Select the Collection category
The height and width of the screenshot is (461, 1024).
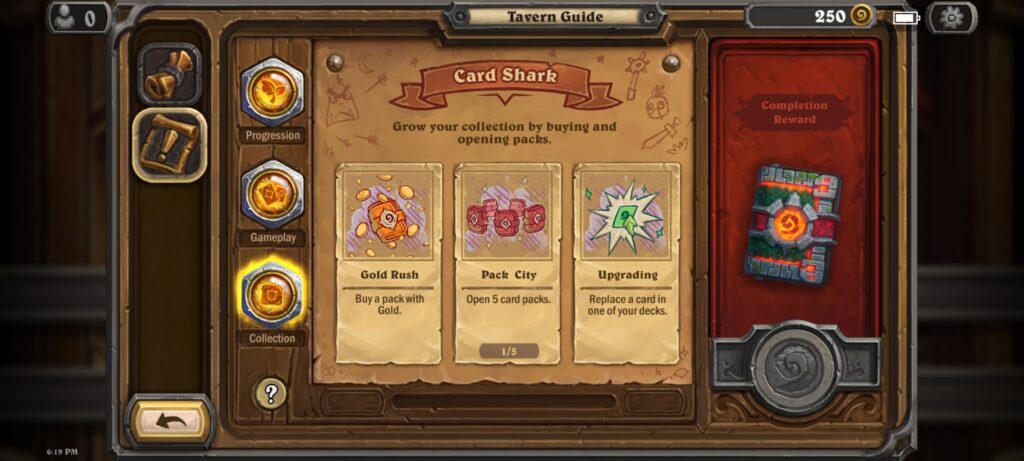tap(272, 295)
